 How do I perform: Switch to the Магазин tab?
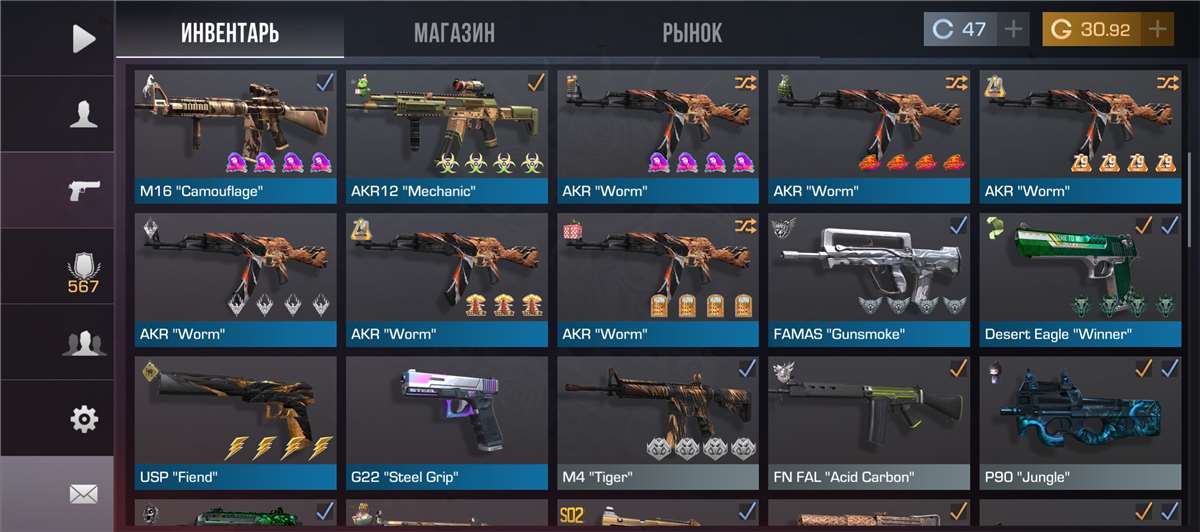click(x=454, y=33)
